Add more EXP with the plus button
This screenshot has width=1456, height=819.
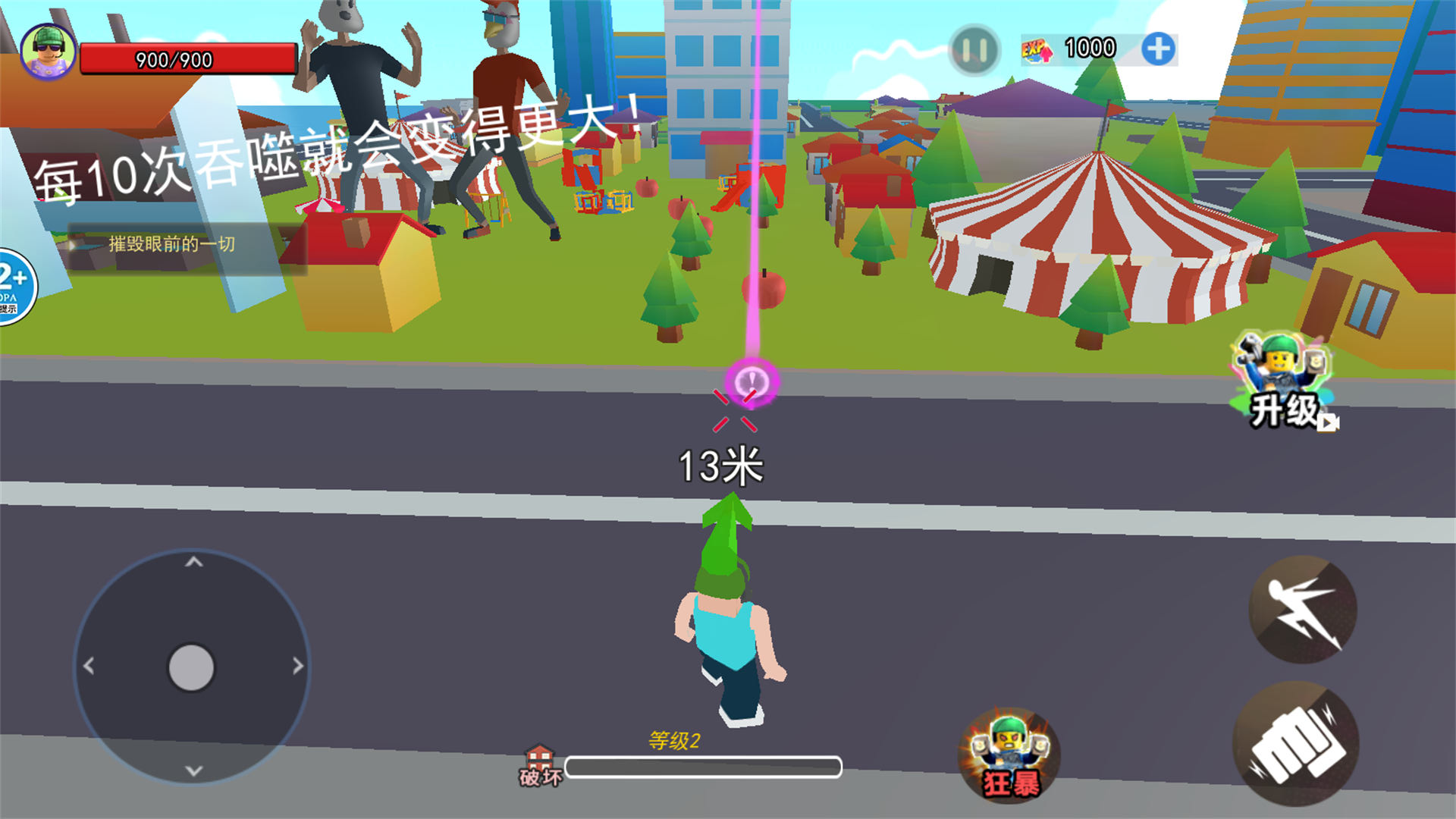click(1158, 49)
